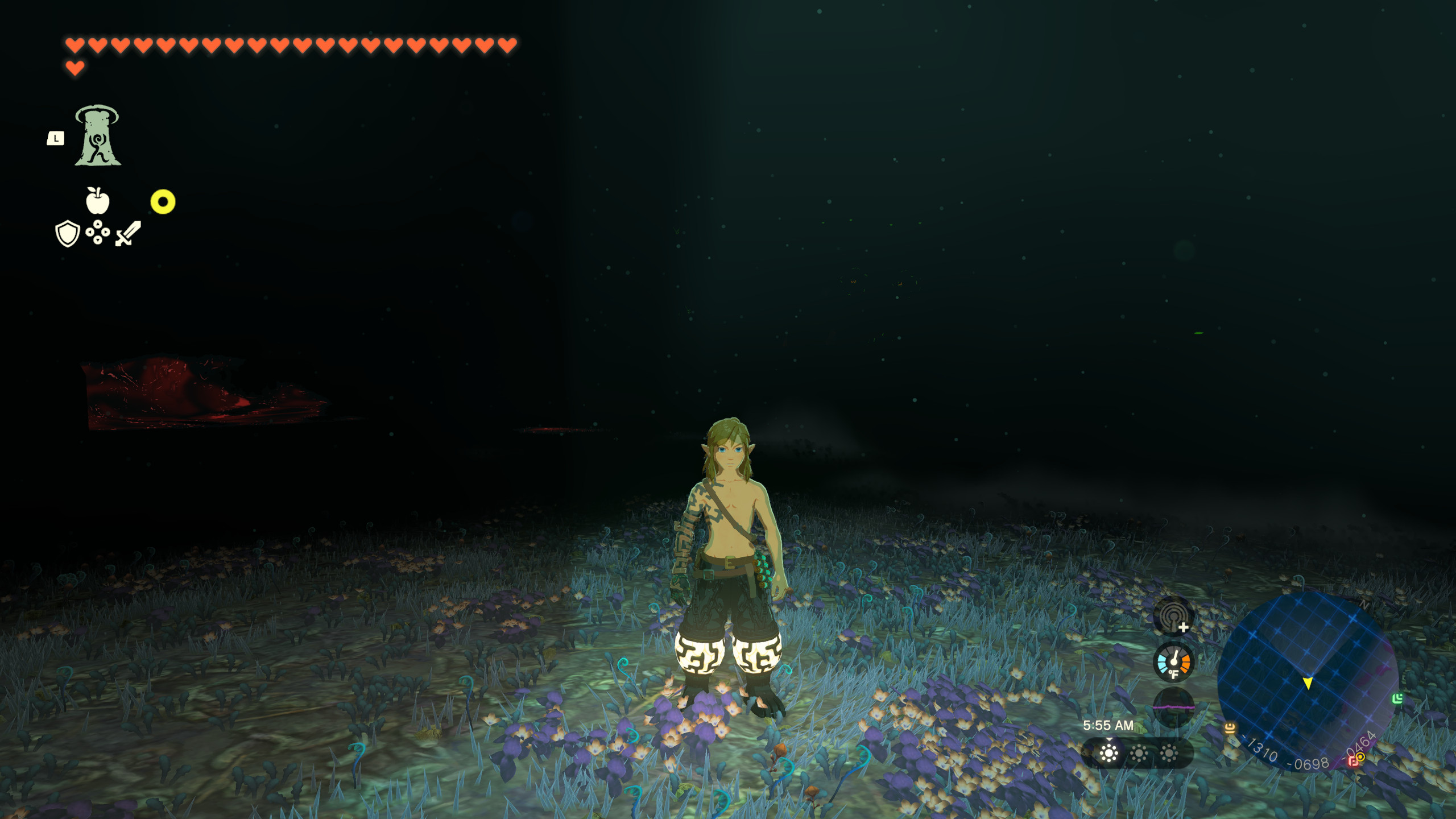Expand the sensor plus indicator
The image size is (1456, 819).
pyautogui.click(x=1184, y=627)
